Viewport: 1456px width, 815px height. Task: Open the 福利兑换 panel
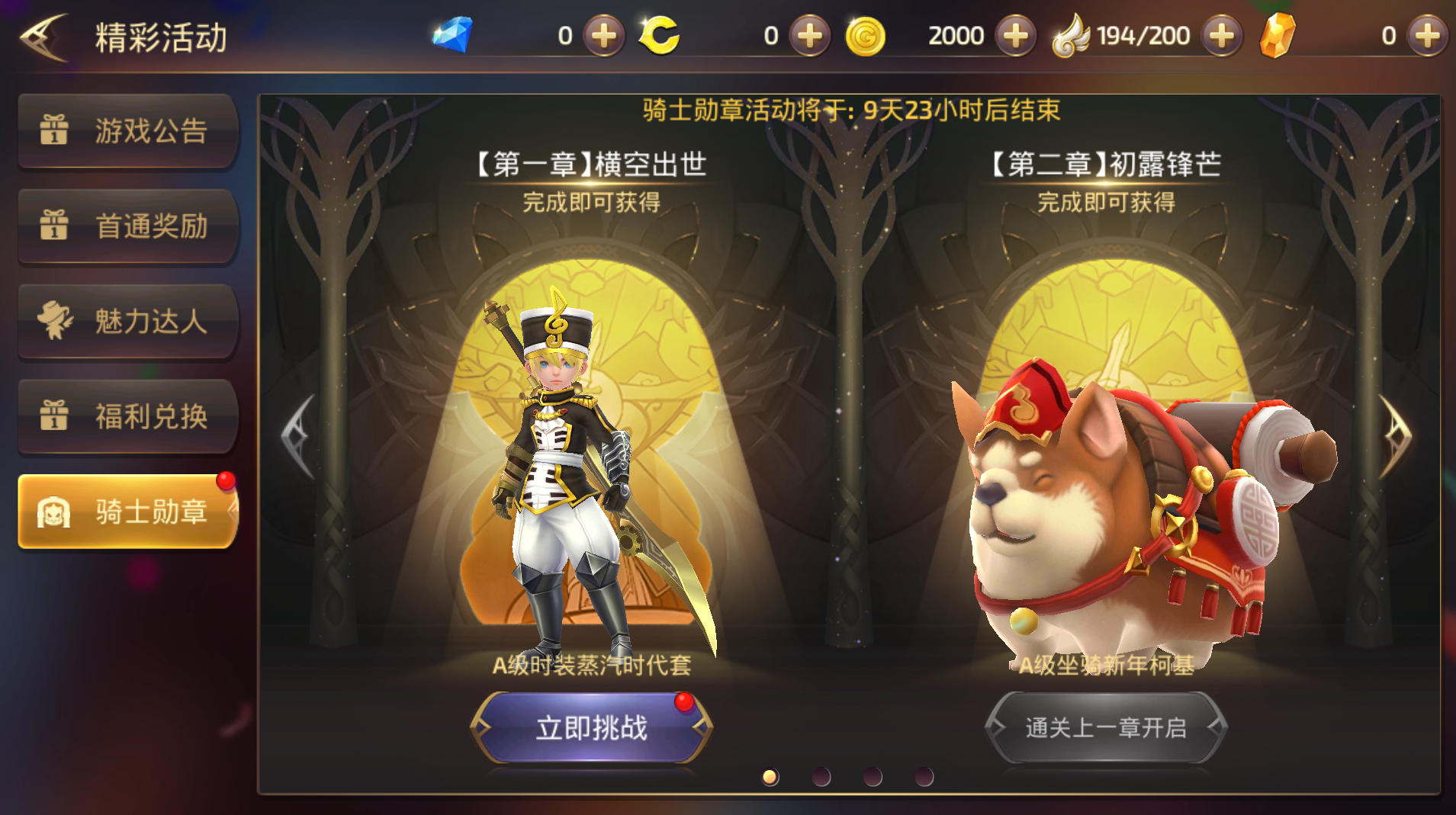click(x=128, y=417)
